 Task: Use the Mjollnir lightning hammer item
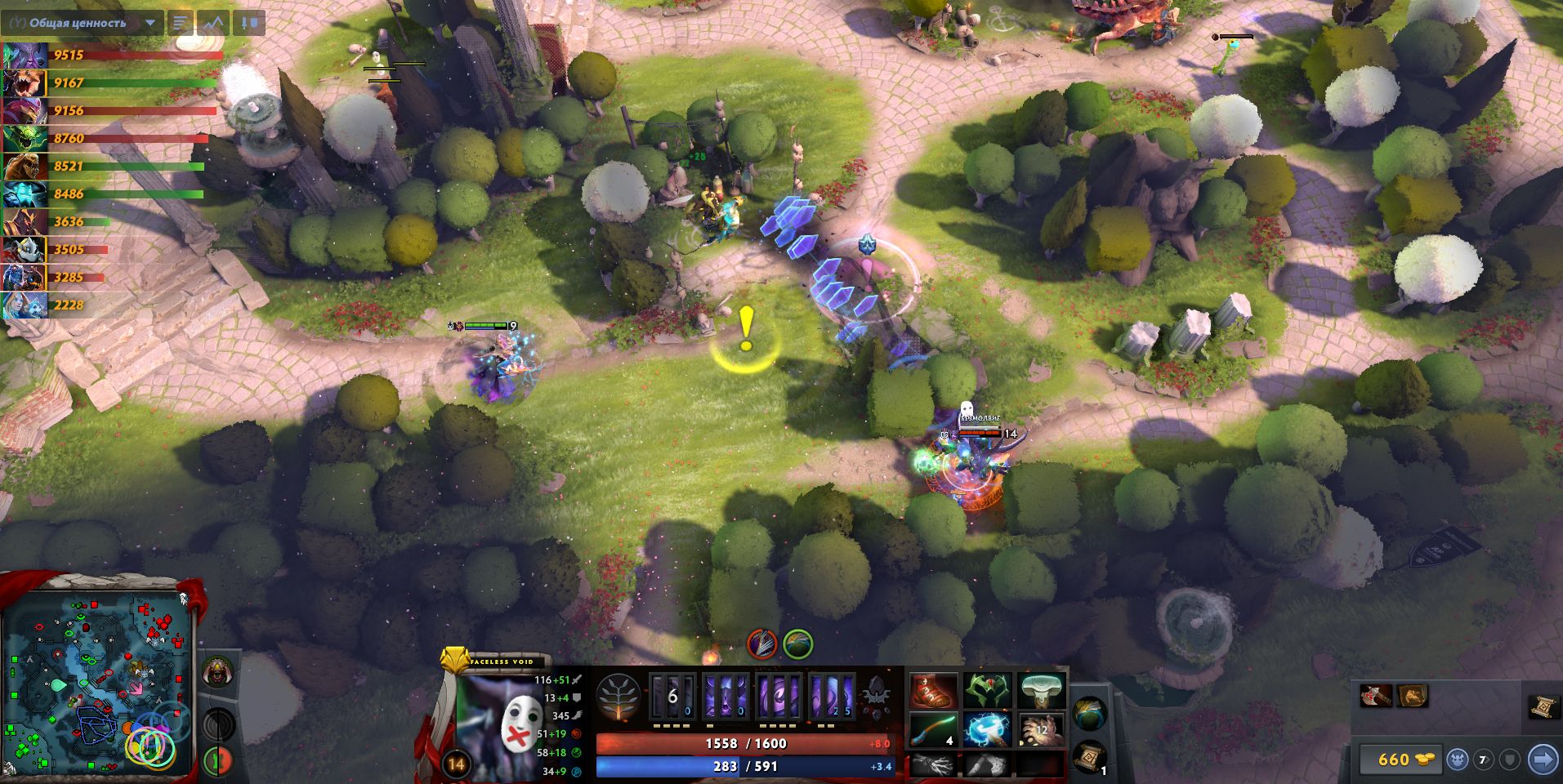(988, 729)
